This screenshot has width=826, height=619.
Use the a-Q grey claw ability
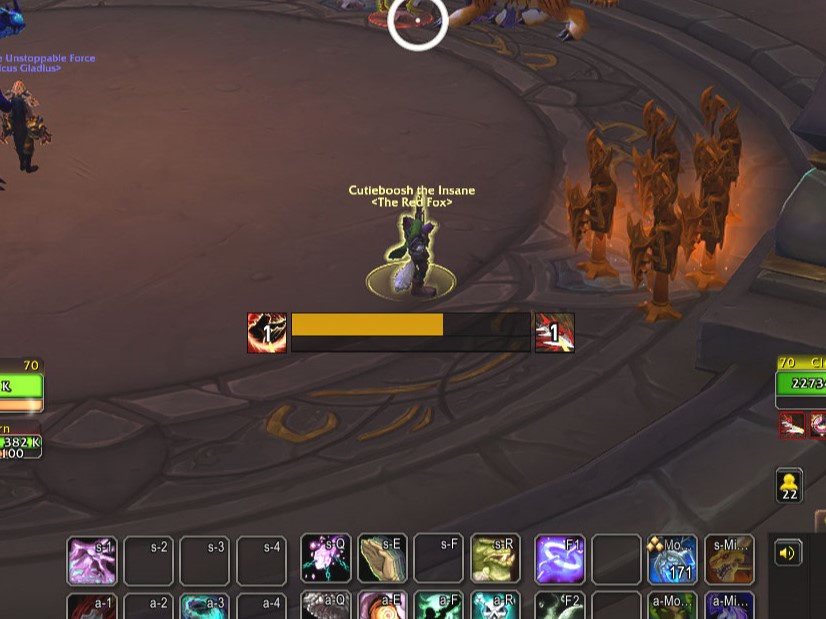pyautogui.click(x=326, y=607)
